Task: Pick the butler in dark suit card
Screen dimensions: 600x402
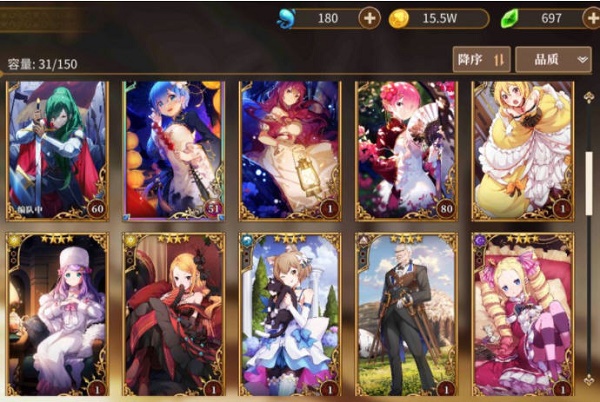Action: (x=405, y=314)
